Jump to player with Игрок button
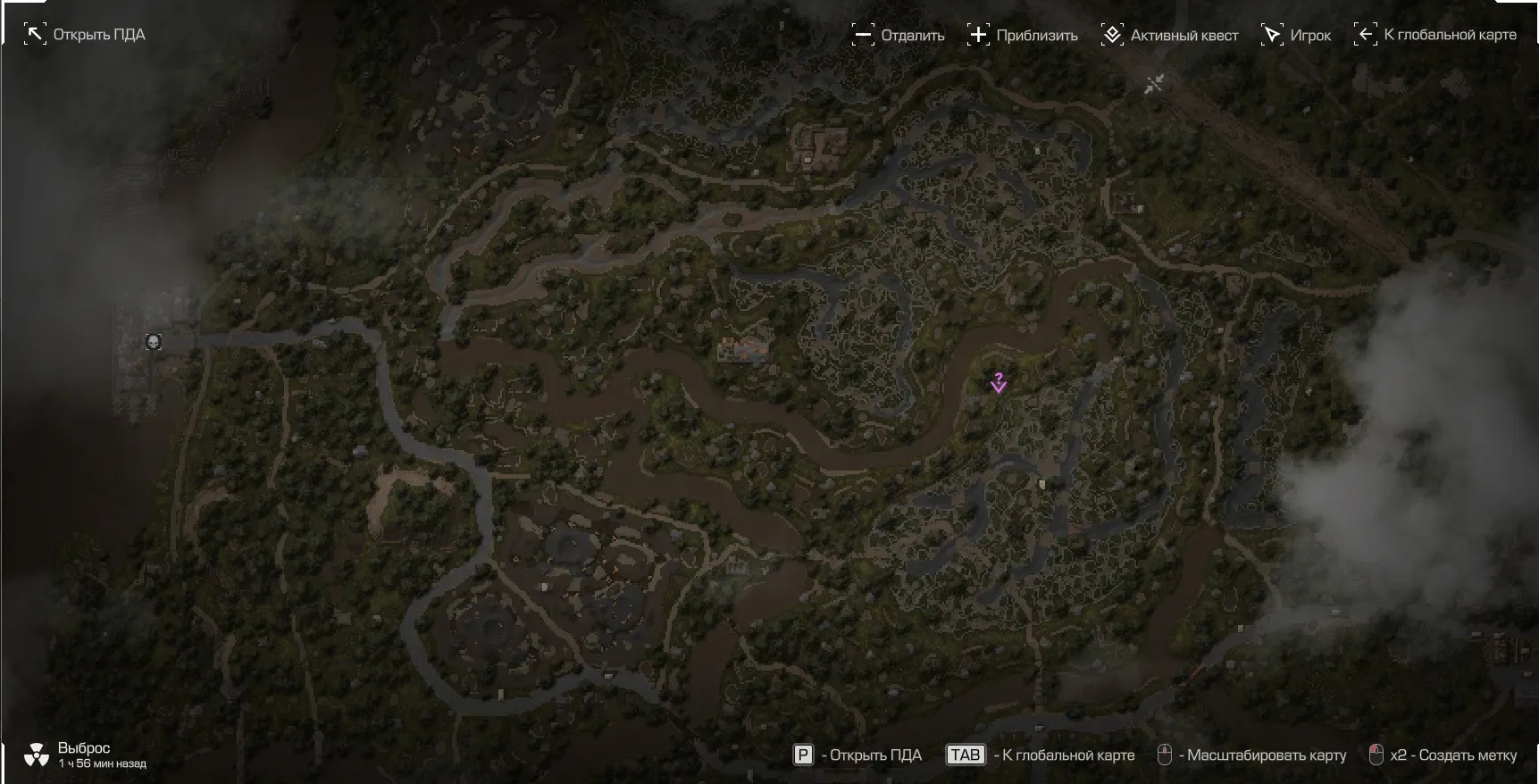 [x=1295, y=36]
